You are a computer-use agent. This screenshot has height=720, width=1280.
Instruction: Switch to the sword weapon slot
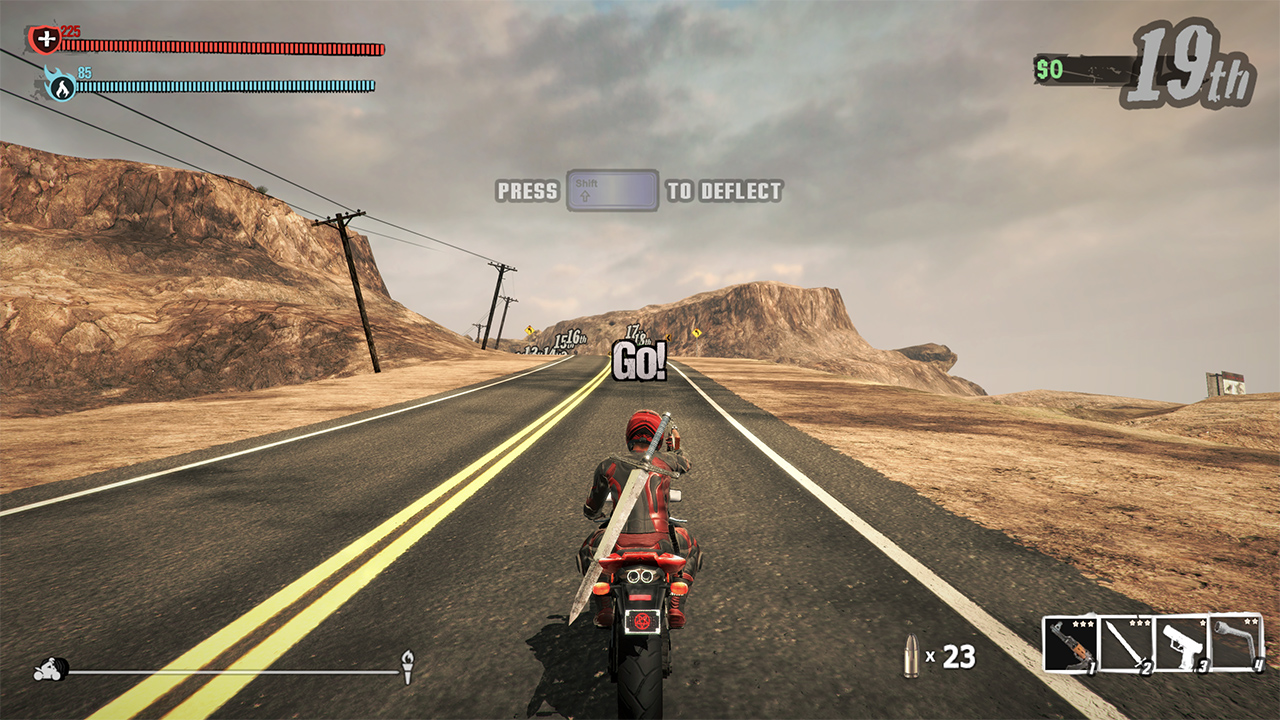tap(1127, 644)
